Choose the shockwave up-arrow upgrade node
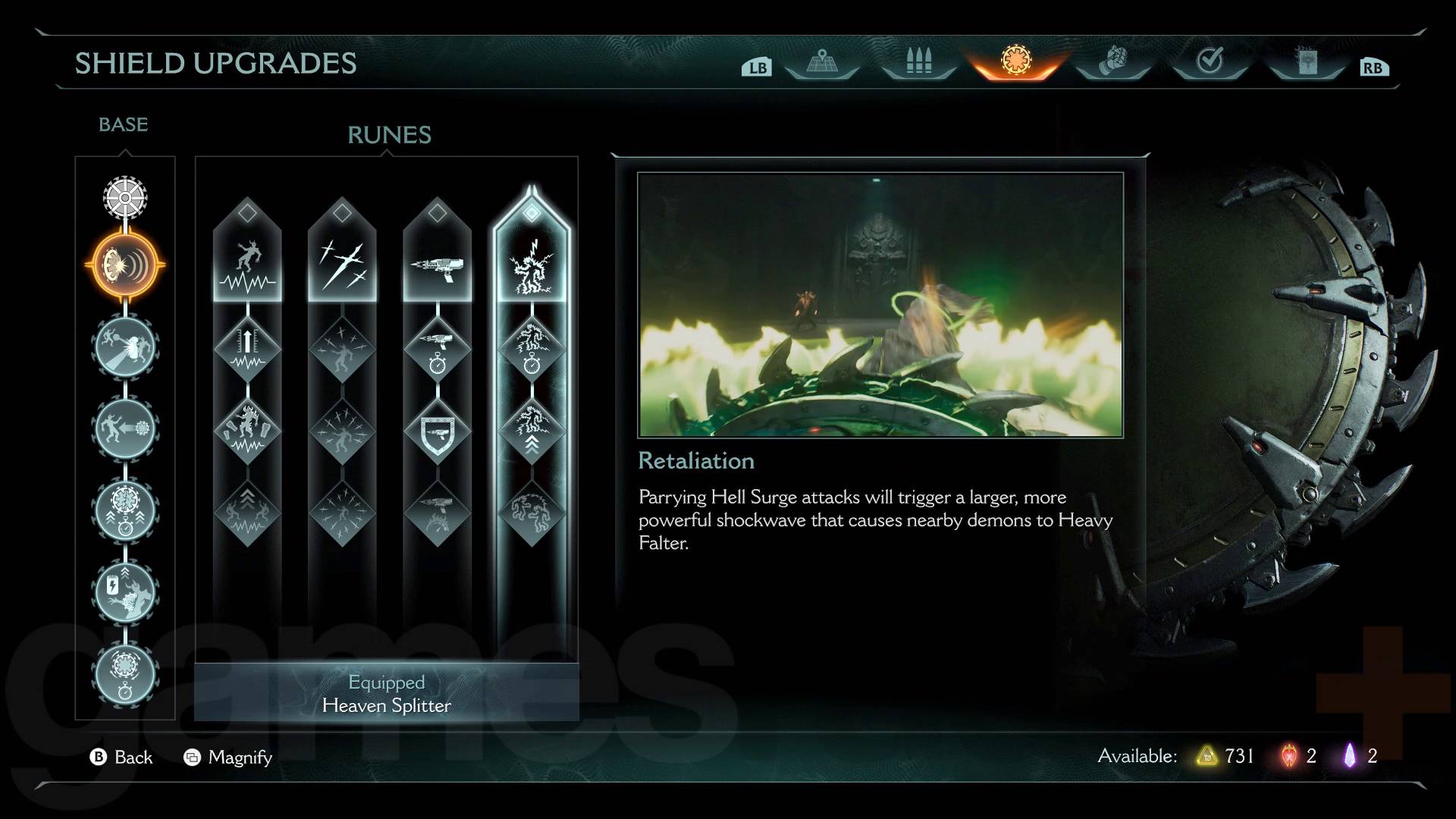The image size is (1456, 819). point(247,349)
